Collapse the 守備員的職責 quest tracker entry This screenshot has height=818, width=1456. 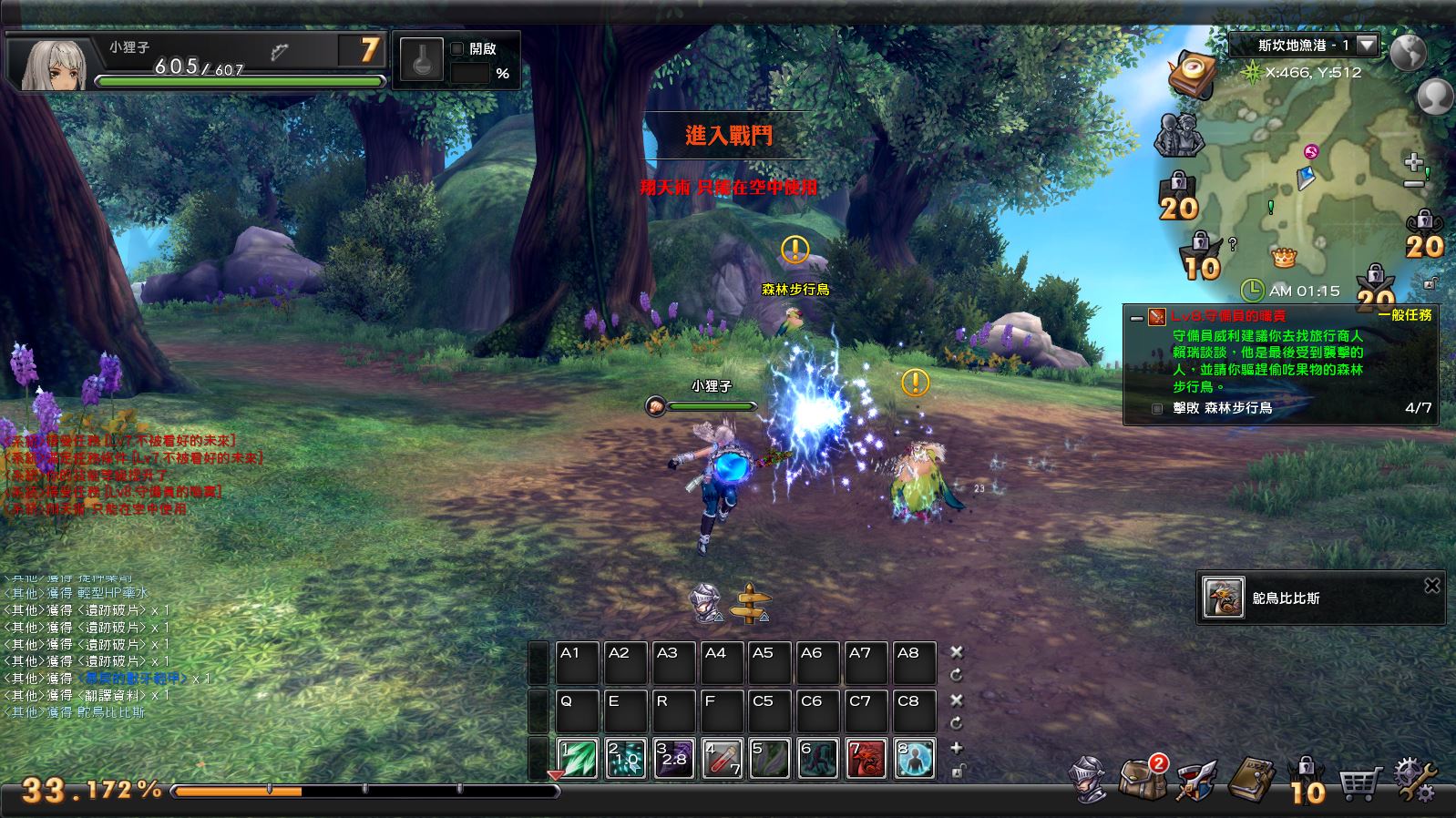pos(1136,318)
